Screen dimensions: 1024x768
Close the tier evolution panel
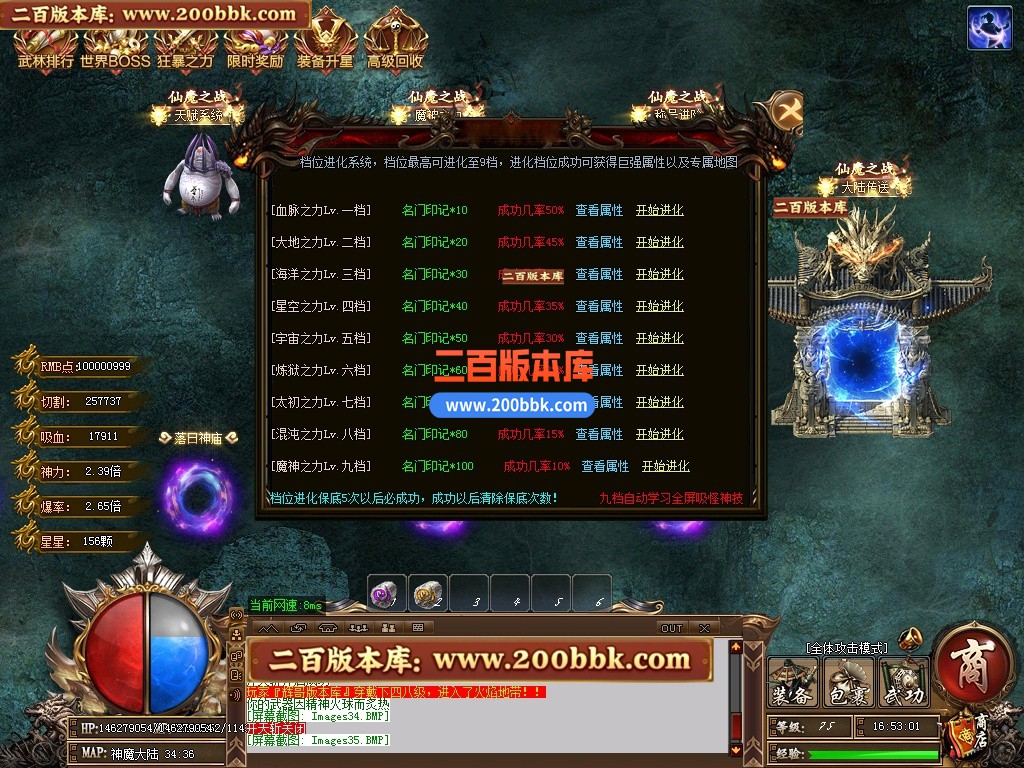[787, 111]
